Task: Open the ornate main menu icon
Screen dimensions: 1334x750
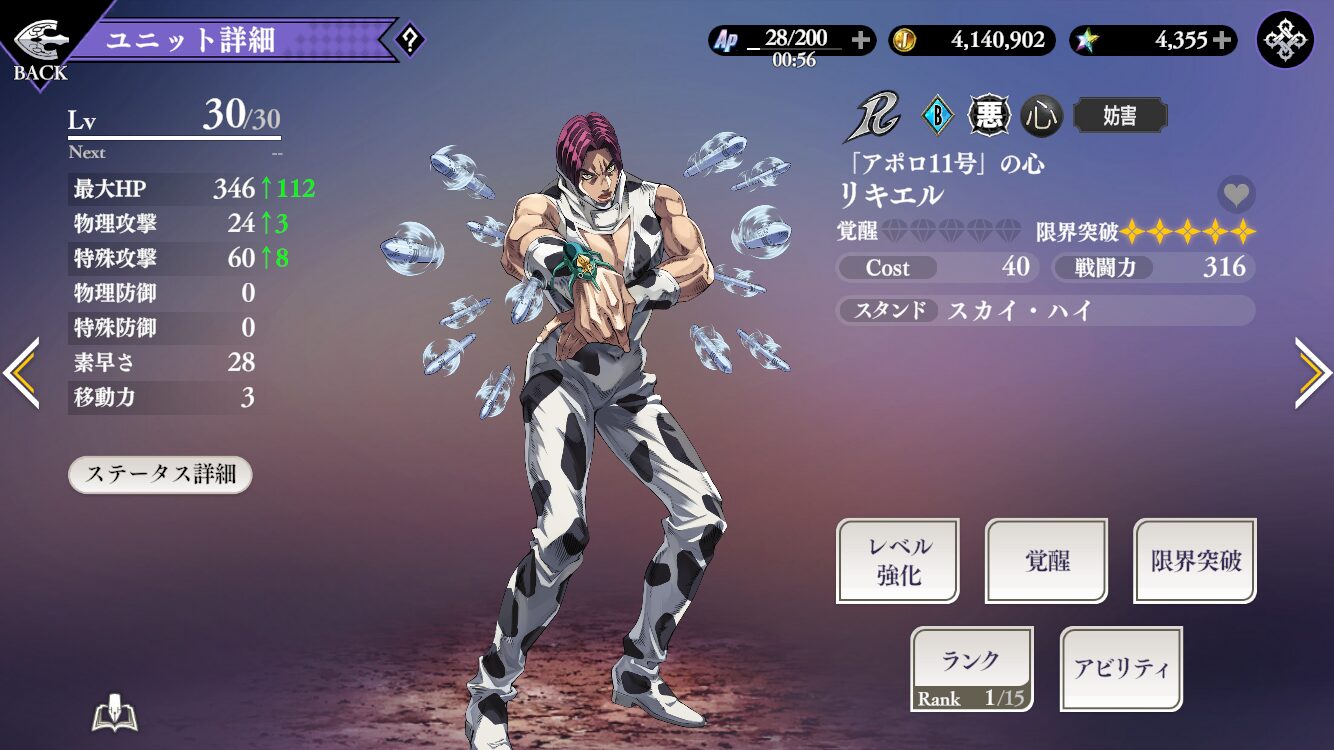Action: (1285, 40)
